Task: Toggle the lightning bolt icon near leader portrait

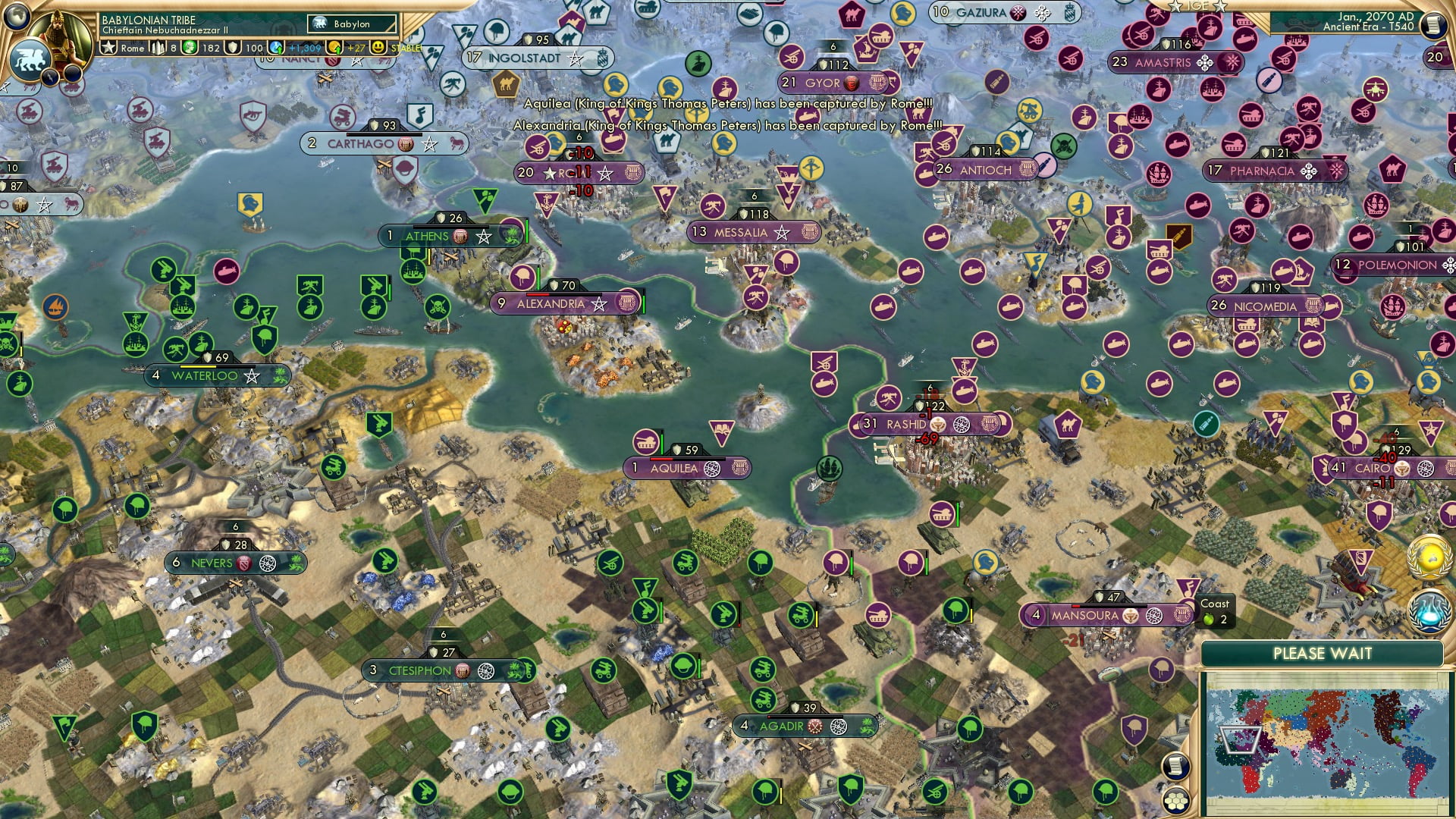Action: pyautogui.click(x=49, y=77)
